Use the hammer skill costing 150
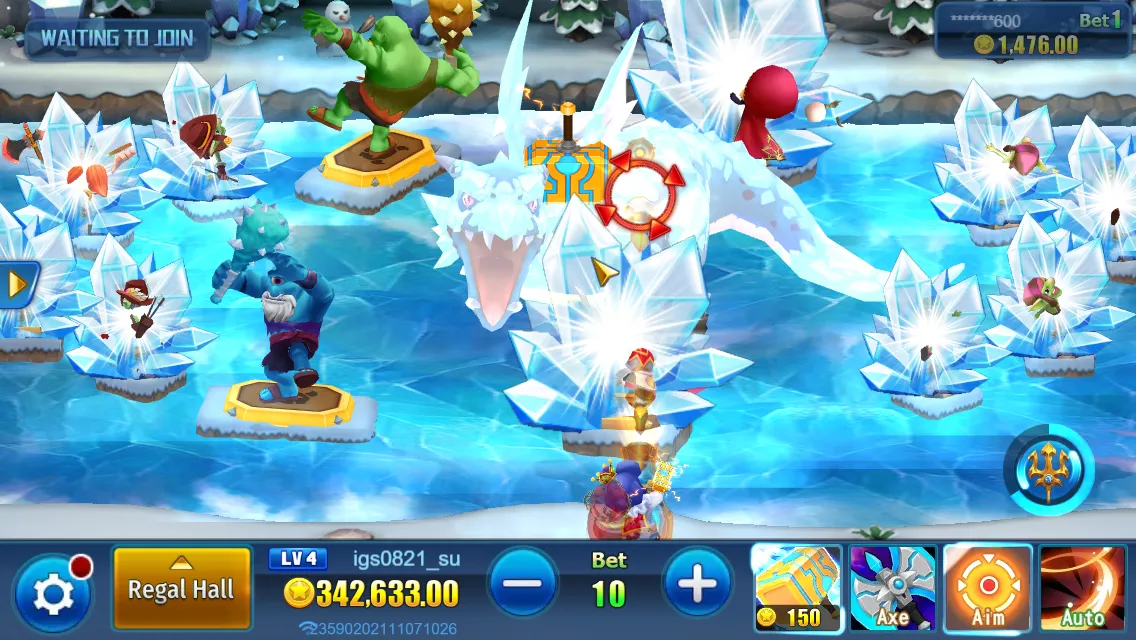The height and width of the screenshot is (640, 1136). [x=795, y=588]
